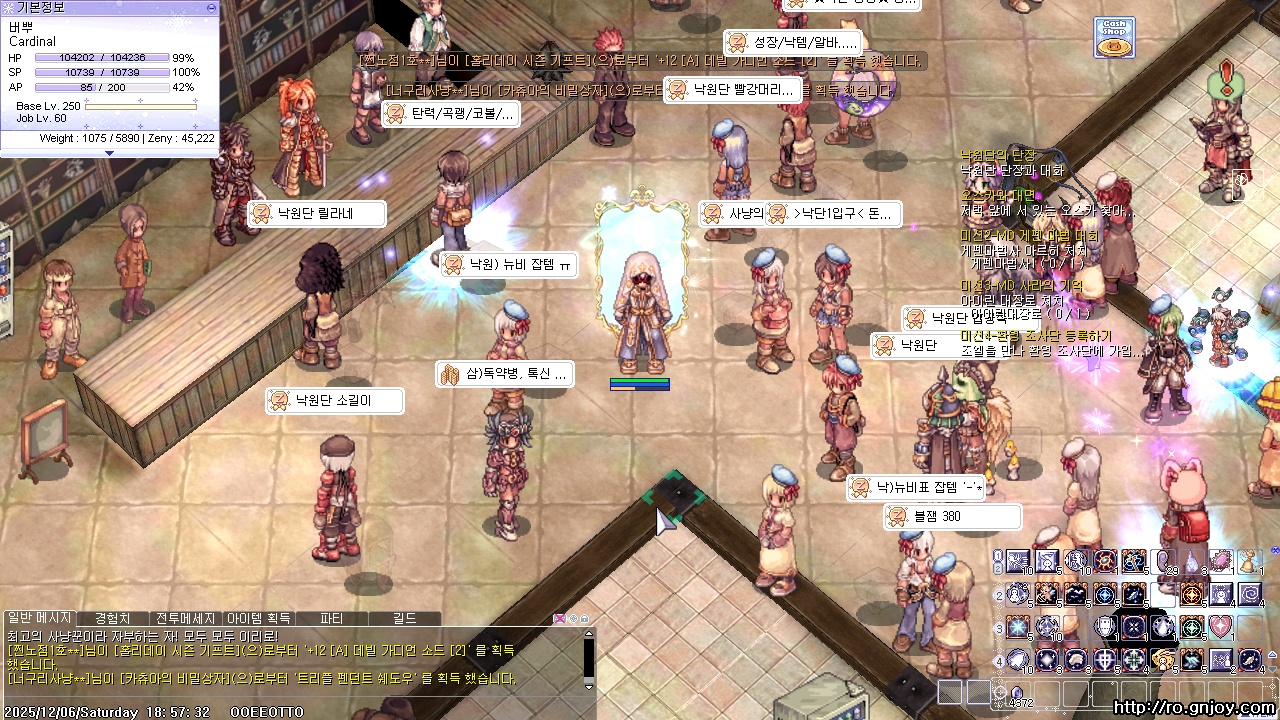The height and width of the screenshot is (720, 1280).
Task: Open the Cash Shop
Action: [1113, 37]
